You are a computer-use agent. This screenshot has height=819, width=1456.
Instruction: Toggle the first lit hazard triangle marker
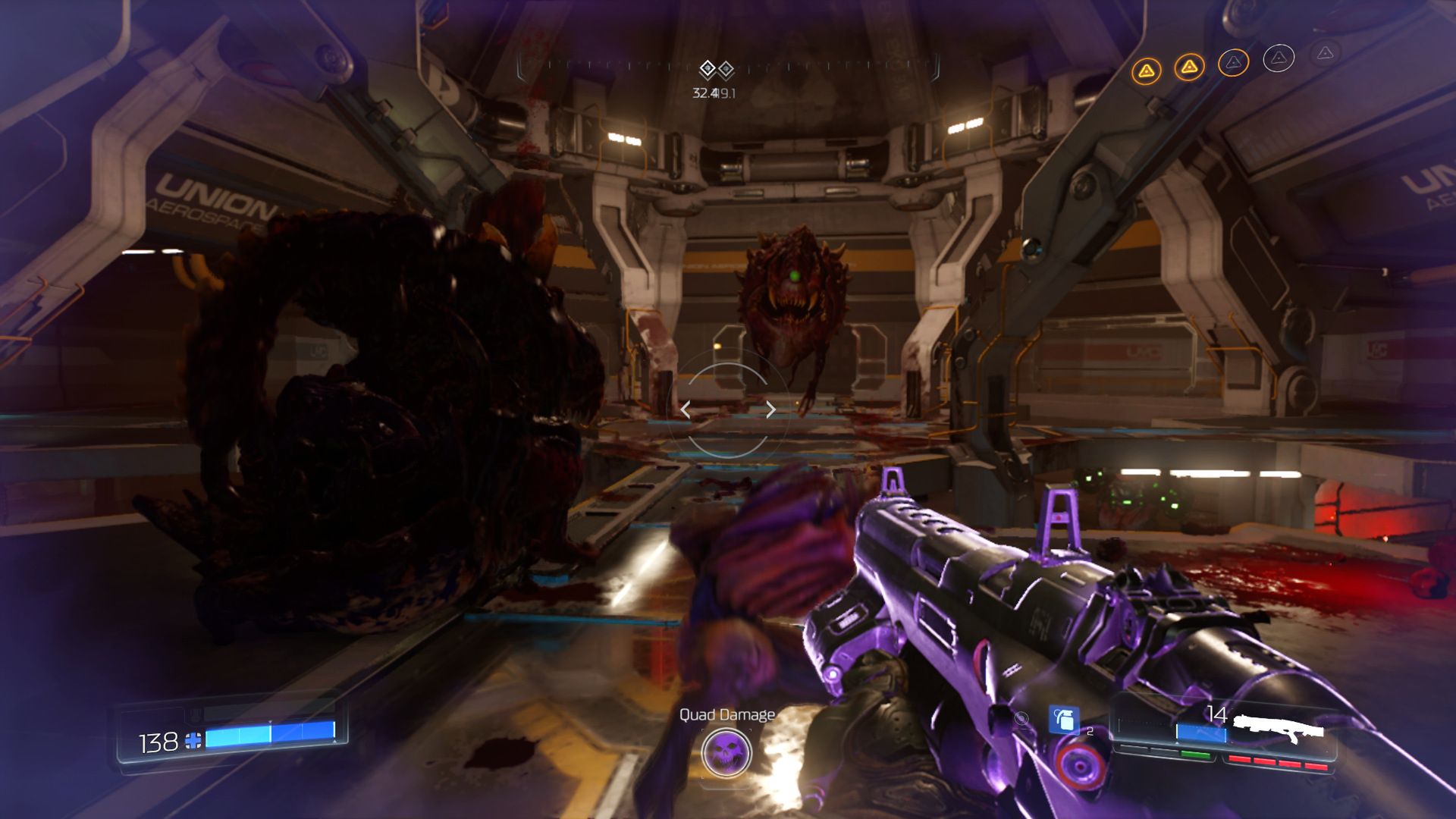(1145, 68)
